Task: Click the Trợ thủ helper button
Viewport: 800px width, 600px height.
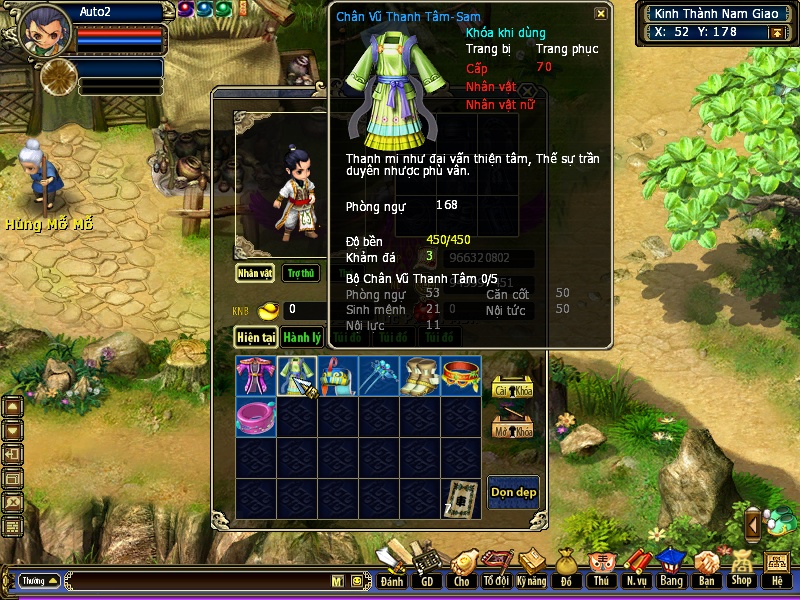Action: [300, 273]
